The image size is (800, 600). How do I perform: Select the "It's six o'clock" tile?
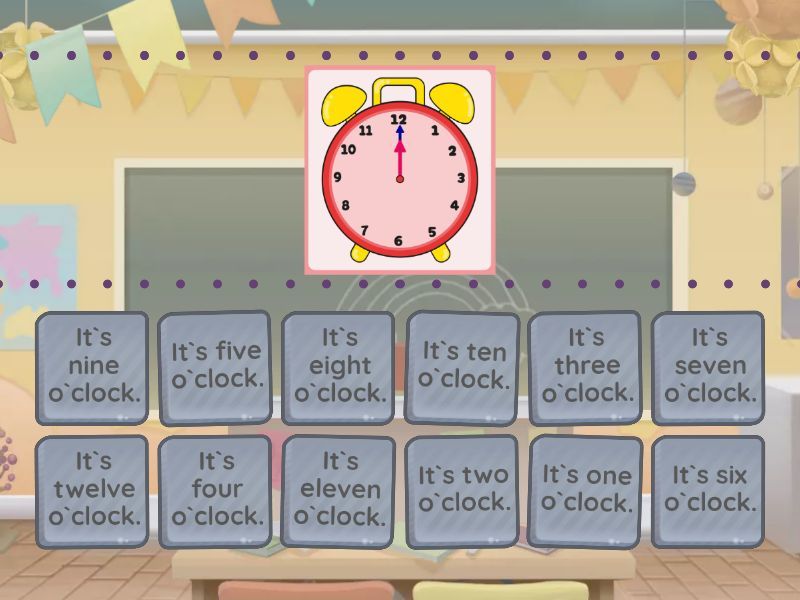[709, 491]
